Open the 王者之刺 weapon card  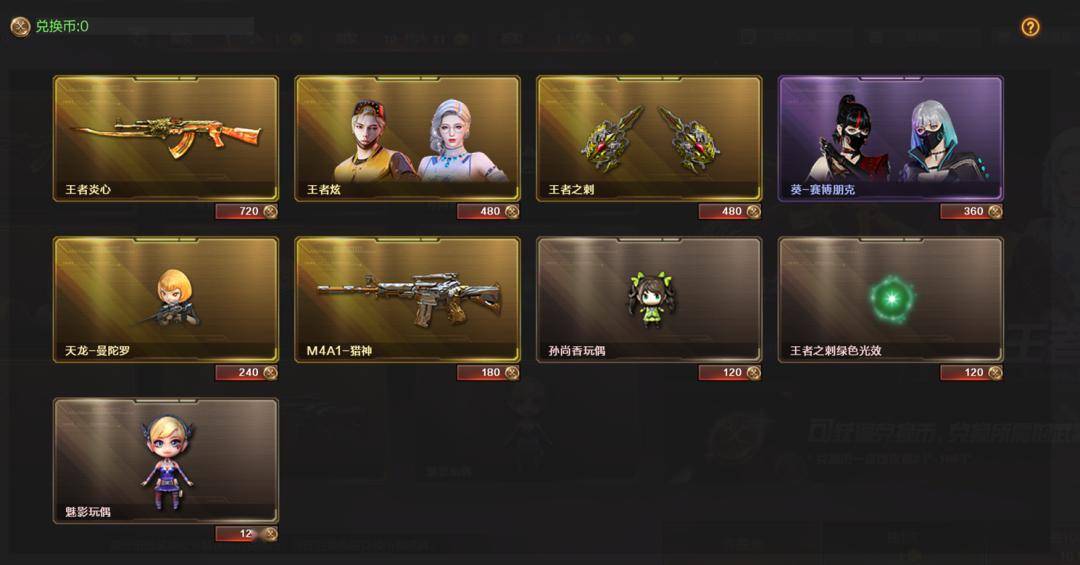650,138
